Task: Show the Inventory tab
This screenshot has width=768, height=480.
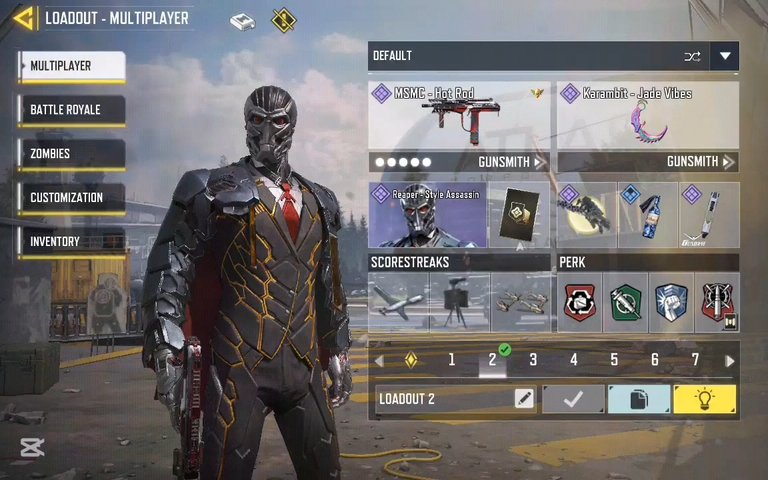Action: pos(70,242)
